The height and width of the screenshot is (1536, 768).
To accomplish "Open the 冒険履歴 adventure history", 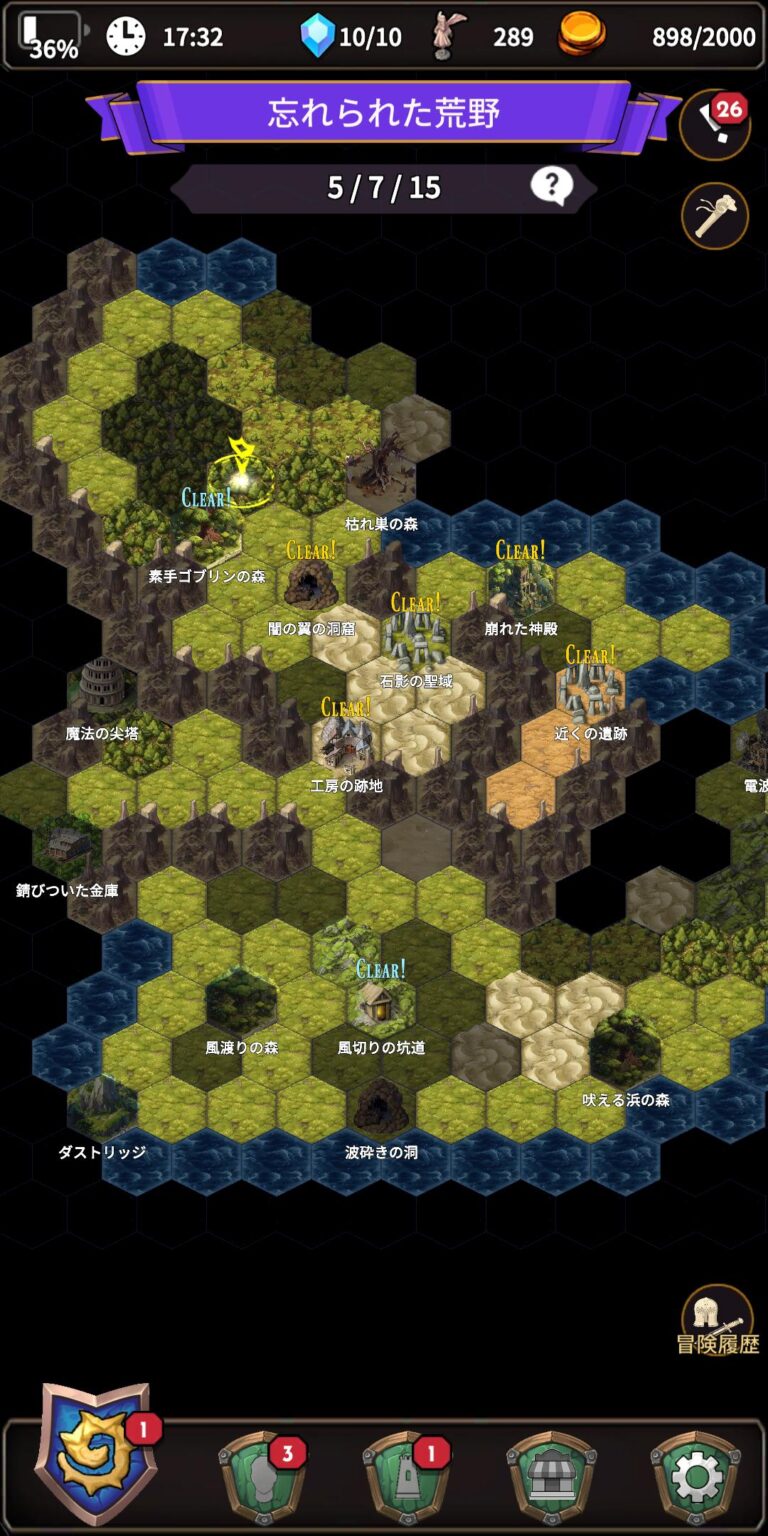I will [x=717, y=1320].
